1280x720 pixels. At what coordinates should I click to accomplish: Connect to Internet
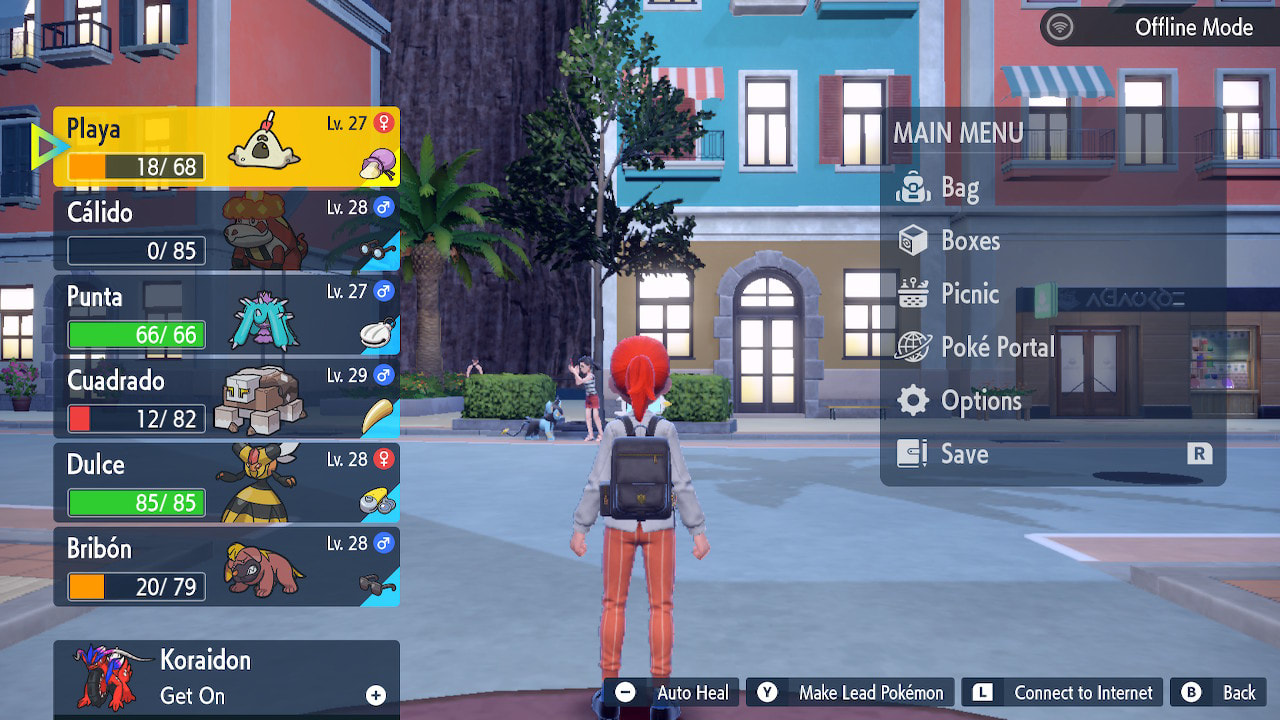pos(1064,692)
